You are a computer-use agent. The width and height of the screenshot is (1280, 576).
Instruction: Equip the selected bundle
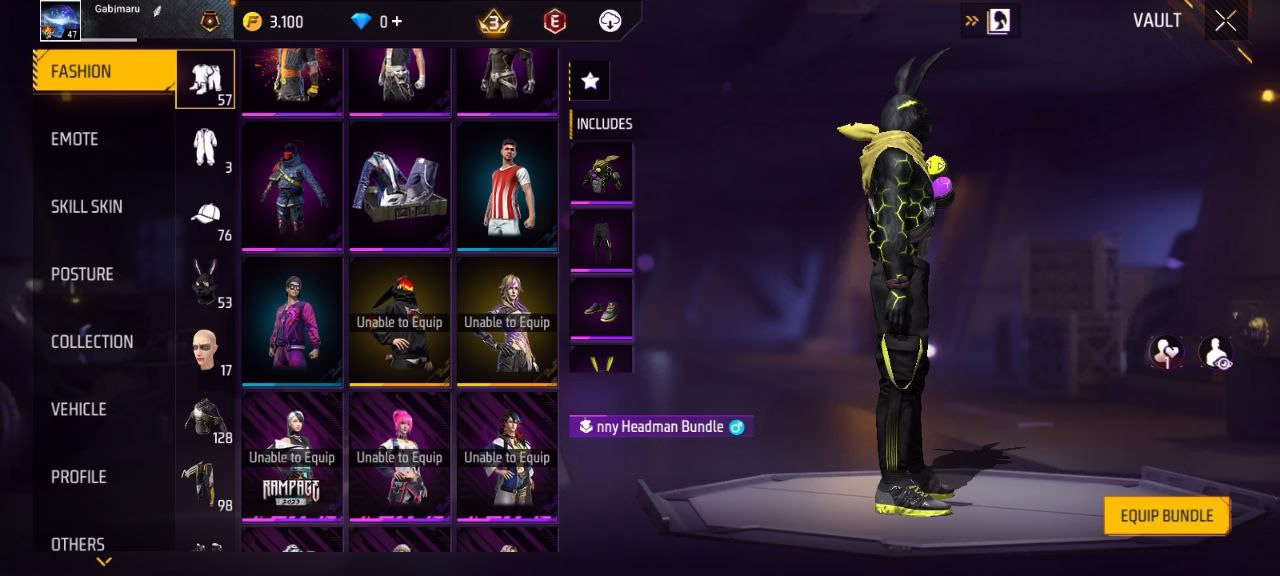[1166, 516]
